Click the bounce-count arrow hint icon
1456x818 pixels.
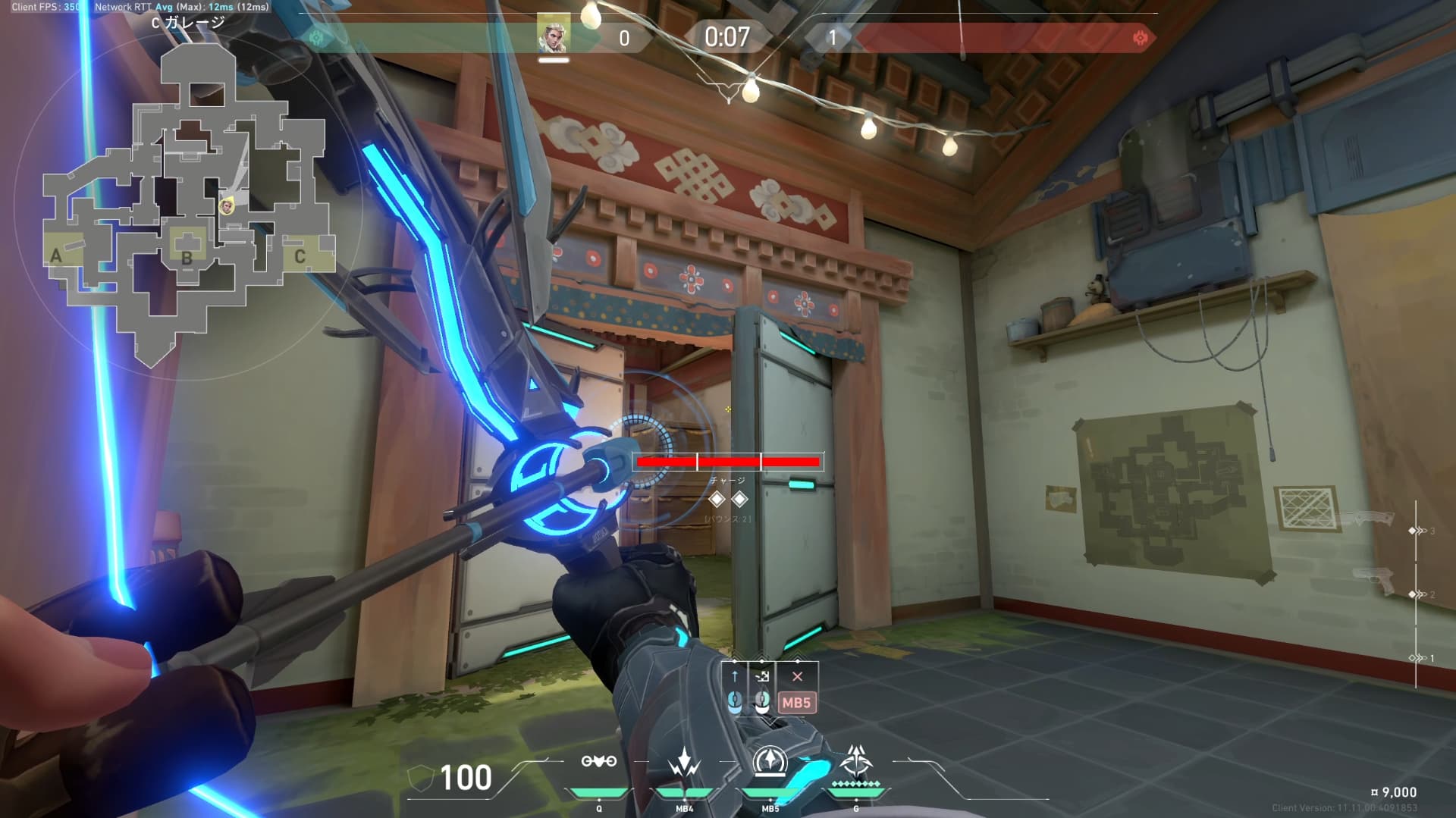click(763, 676)
